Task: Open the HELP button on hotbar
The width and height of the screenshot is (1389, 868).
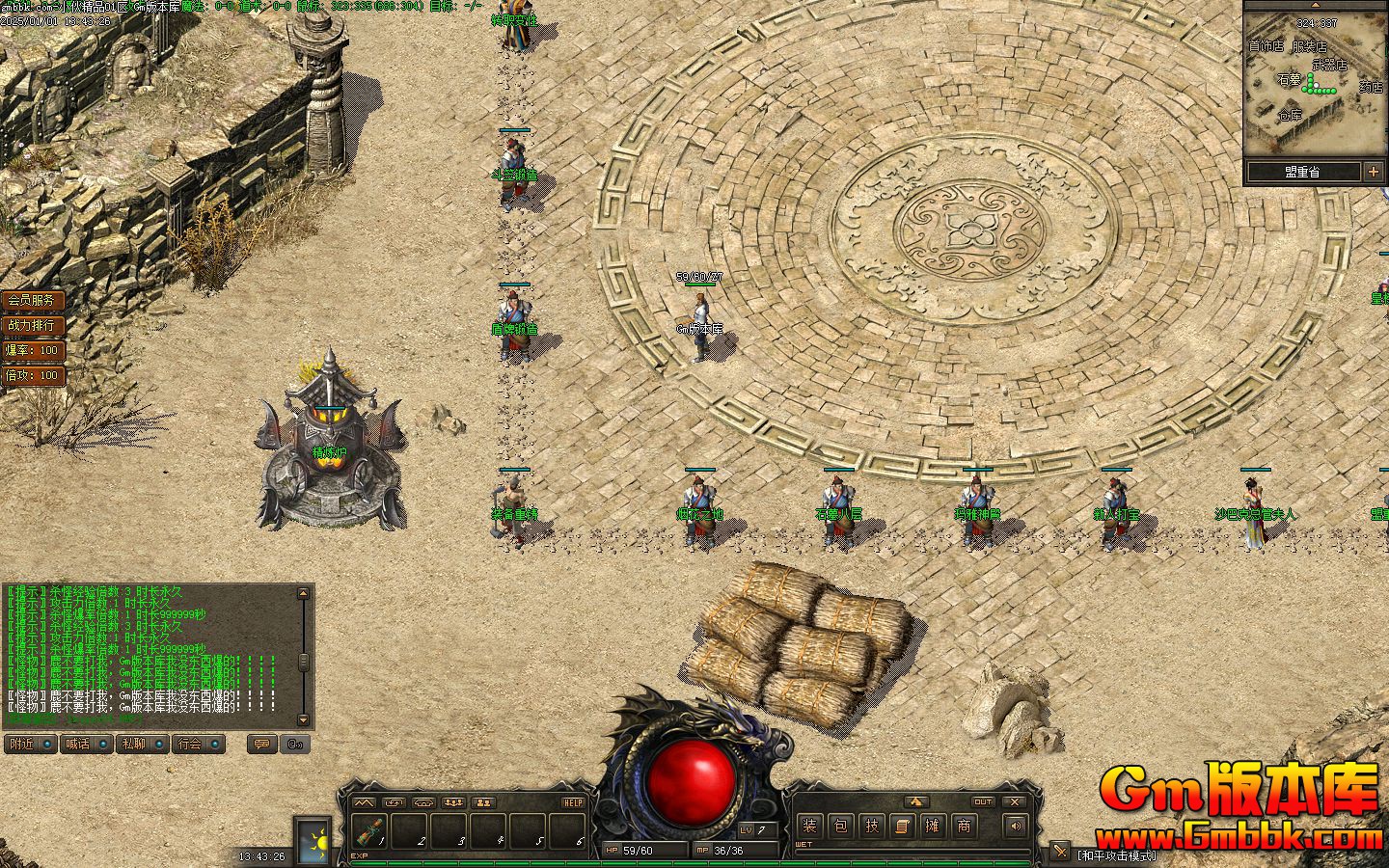Action: point(573,802)
